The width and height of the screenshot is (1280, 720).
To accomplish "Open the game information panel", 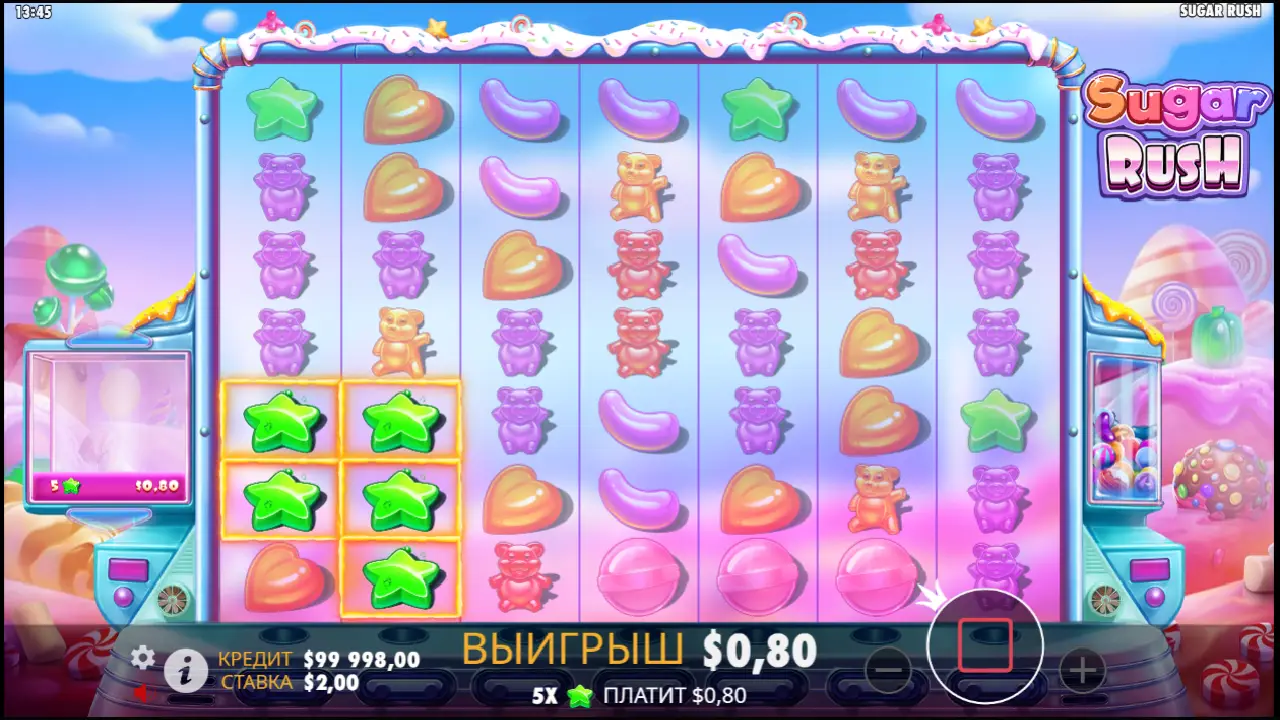I will pyautogui.click(x=186, y=669).
